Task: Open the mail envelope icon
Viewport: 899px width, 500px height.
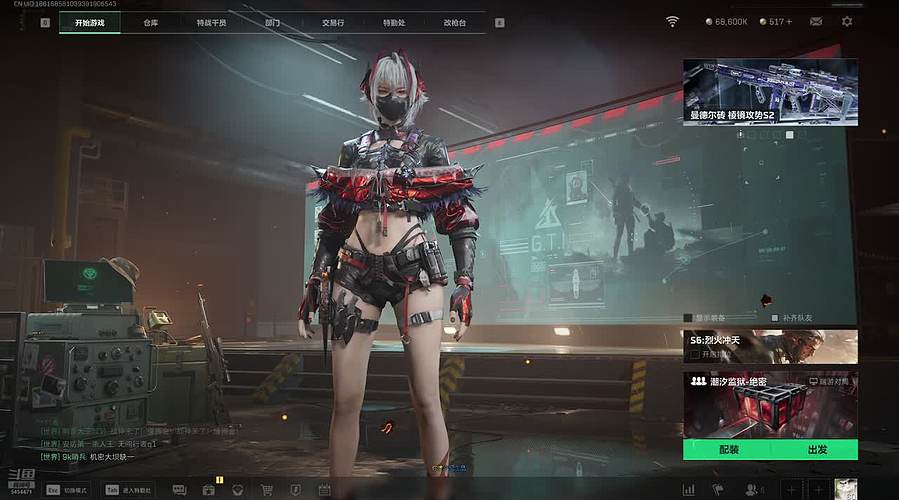Action: 816,21
